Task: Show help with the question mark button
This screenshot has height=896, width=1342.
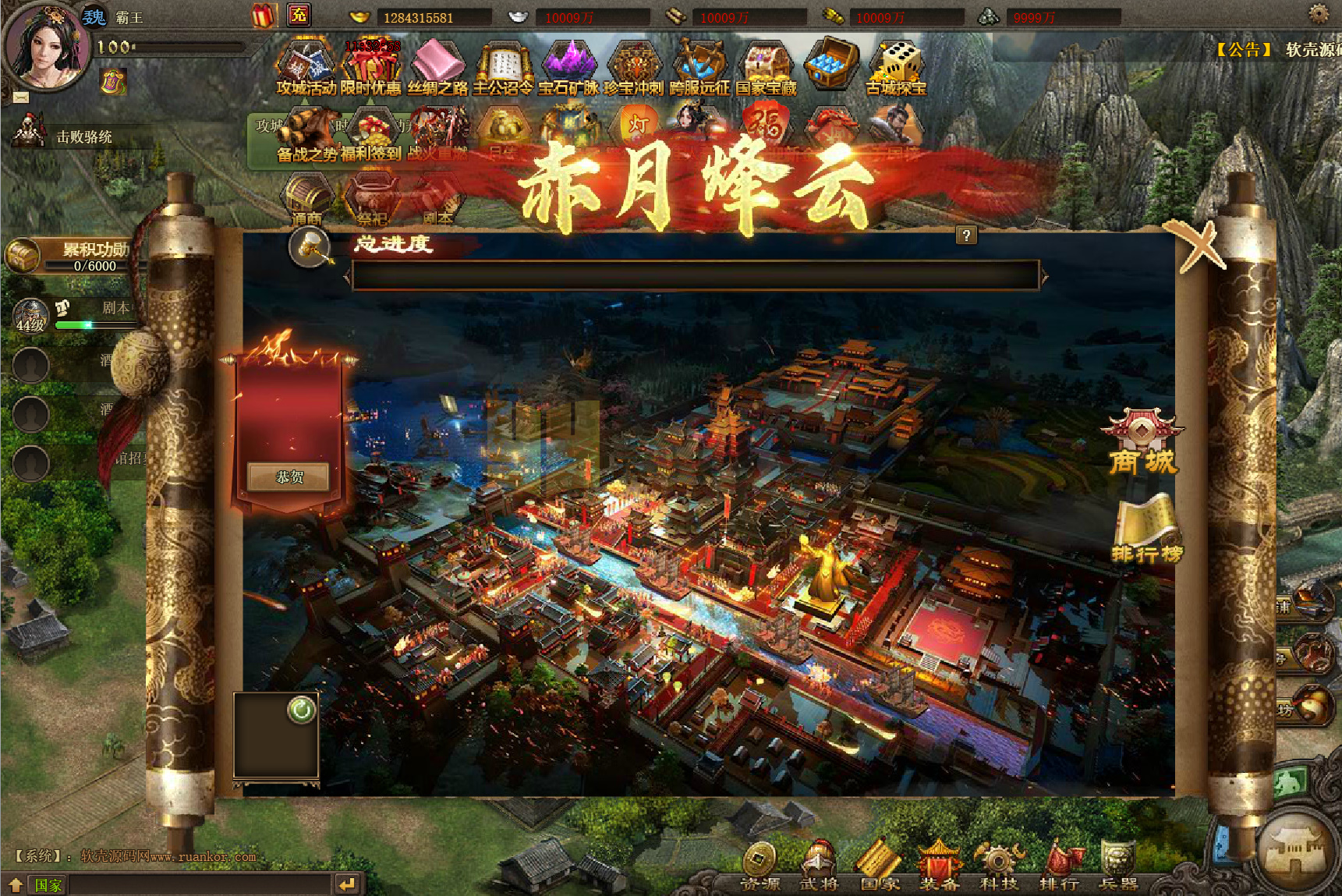Action: (966, 236)
